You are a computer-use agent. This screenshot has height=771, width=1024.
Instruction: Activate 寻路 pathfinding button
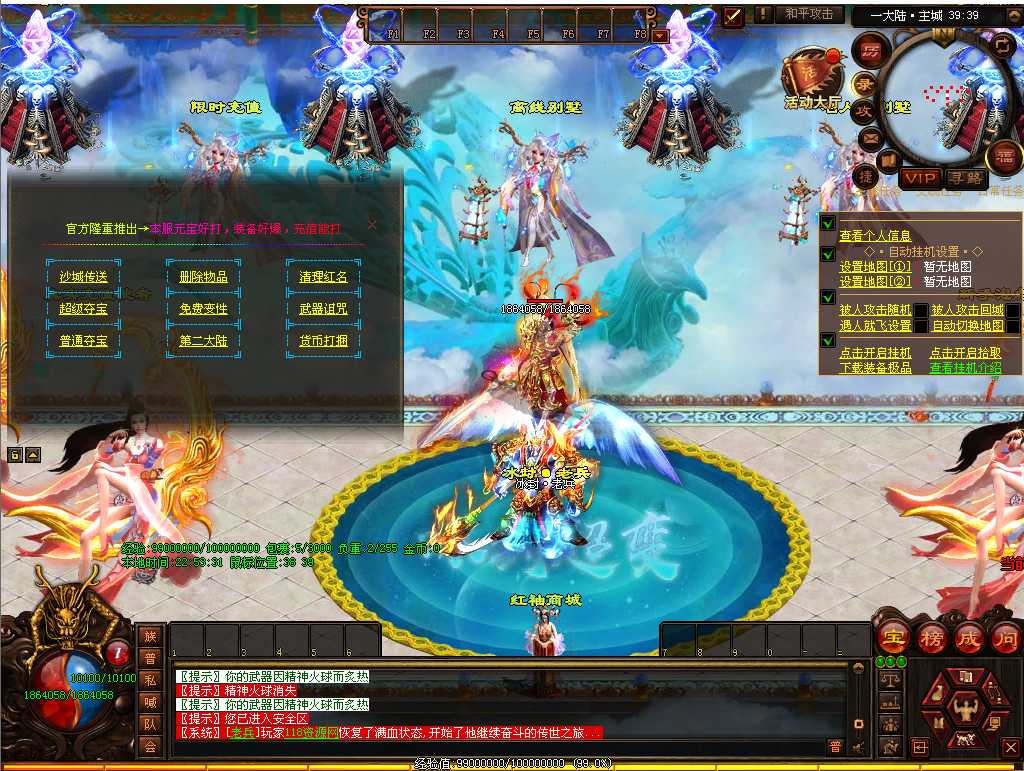tap(965, 178)
